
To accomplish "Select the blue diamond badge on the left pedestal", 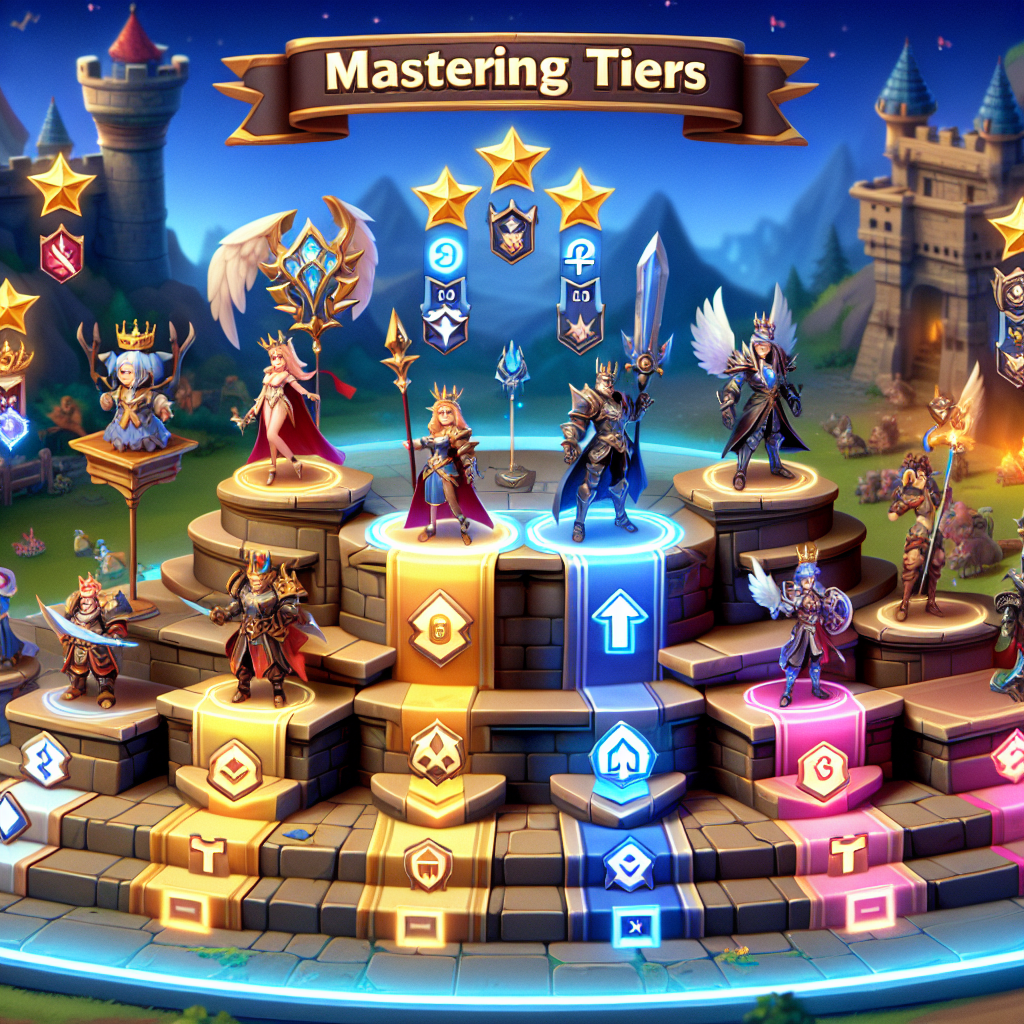I will click(44, 759).
